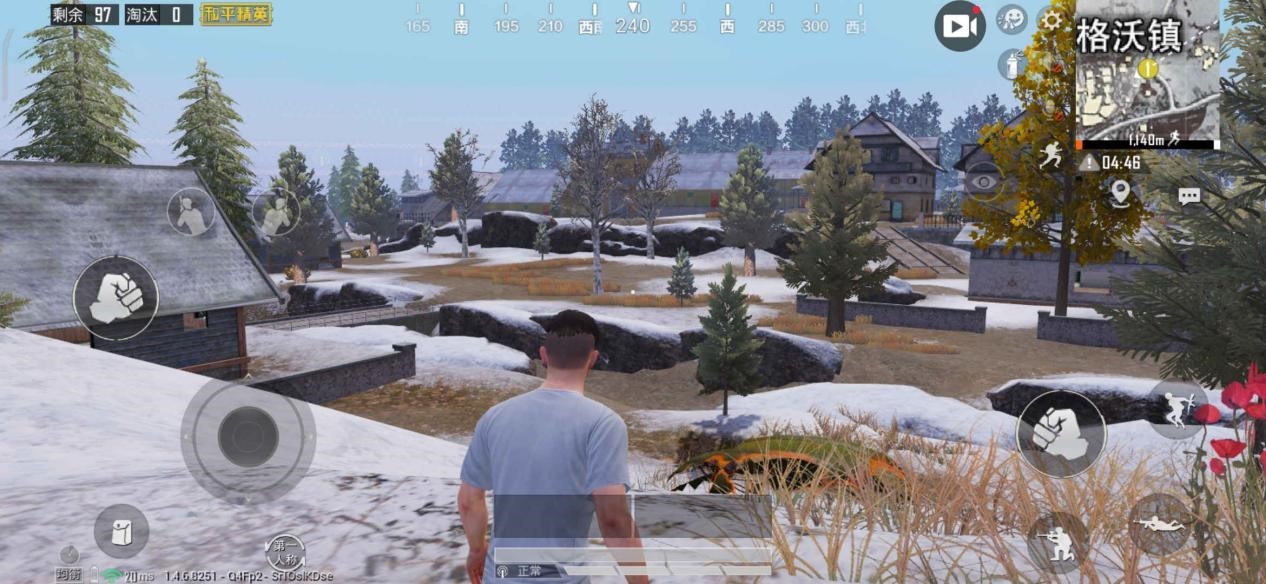
Task: Tap the jump button
Action: [1176, 408]
